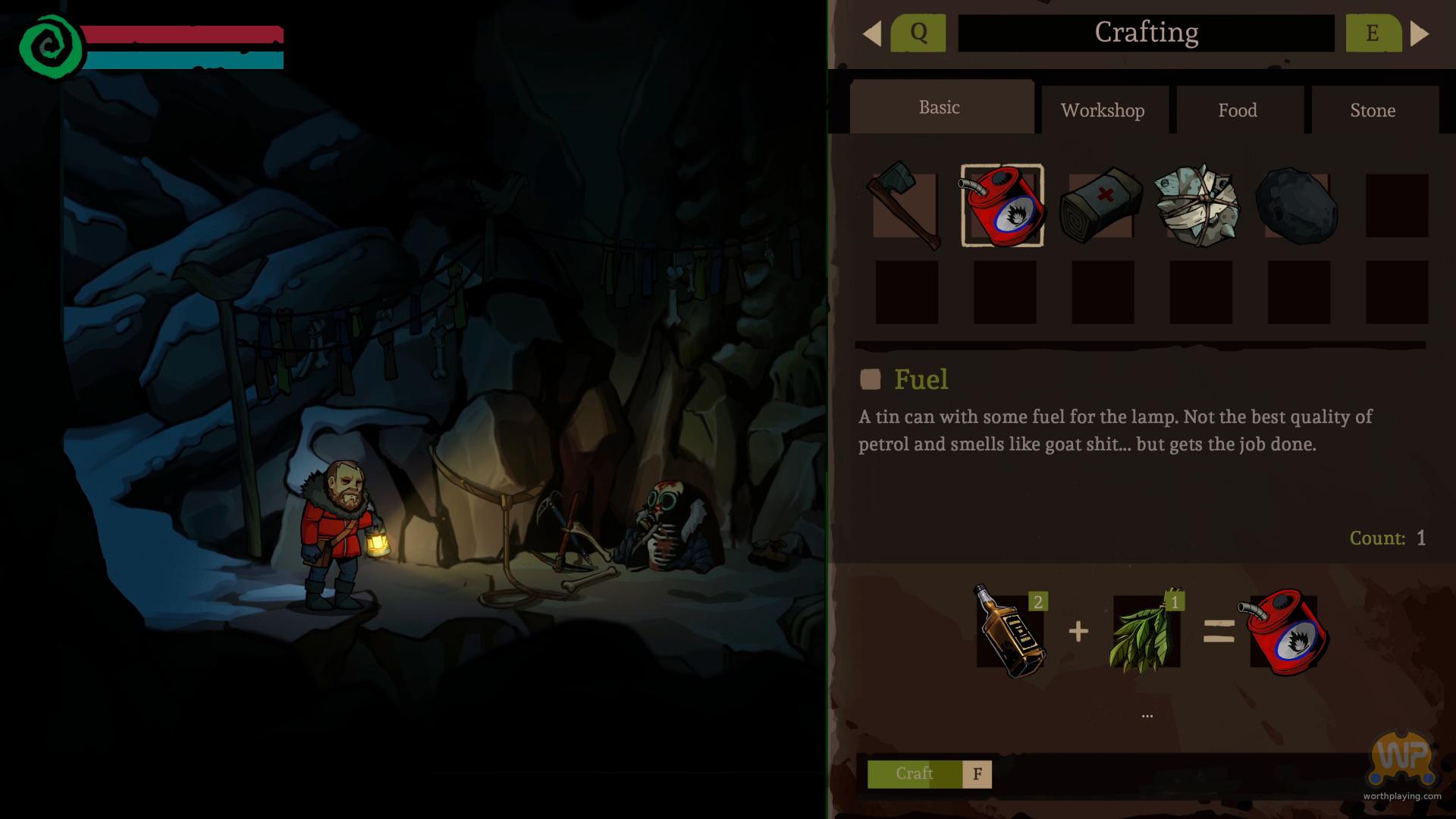Image resolution: width=1456 pixels, height=819 pixels.
Task: Click the Craft button
Action: pos(915,774)
